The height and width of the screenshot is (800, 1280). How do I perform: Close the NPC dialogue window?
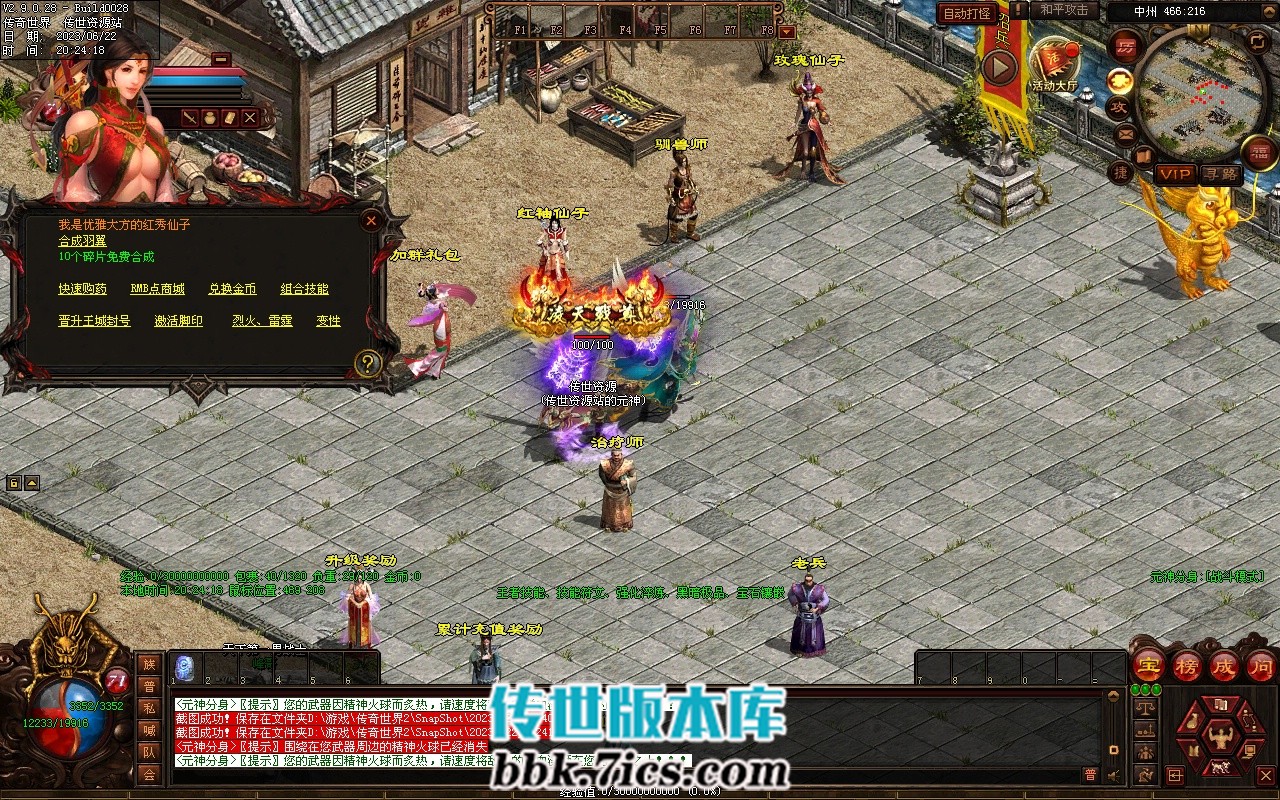pyautogui.click(x=371, y=220)
